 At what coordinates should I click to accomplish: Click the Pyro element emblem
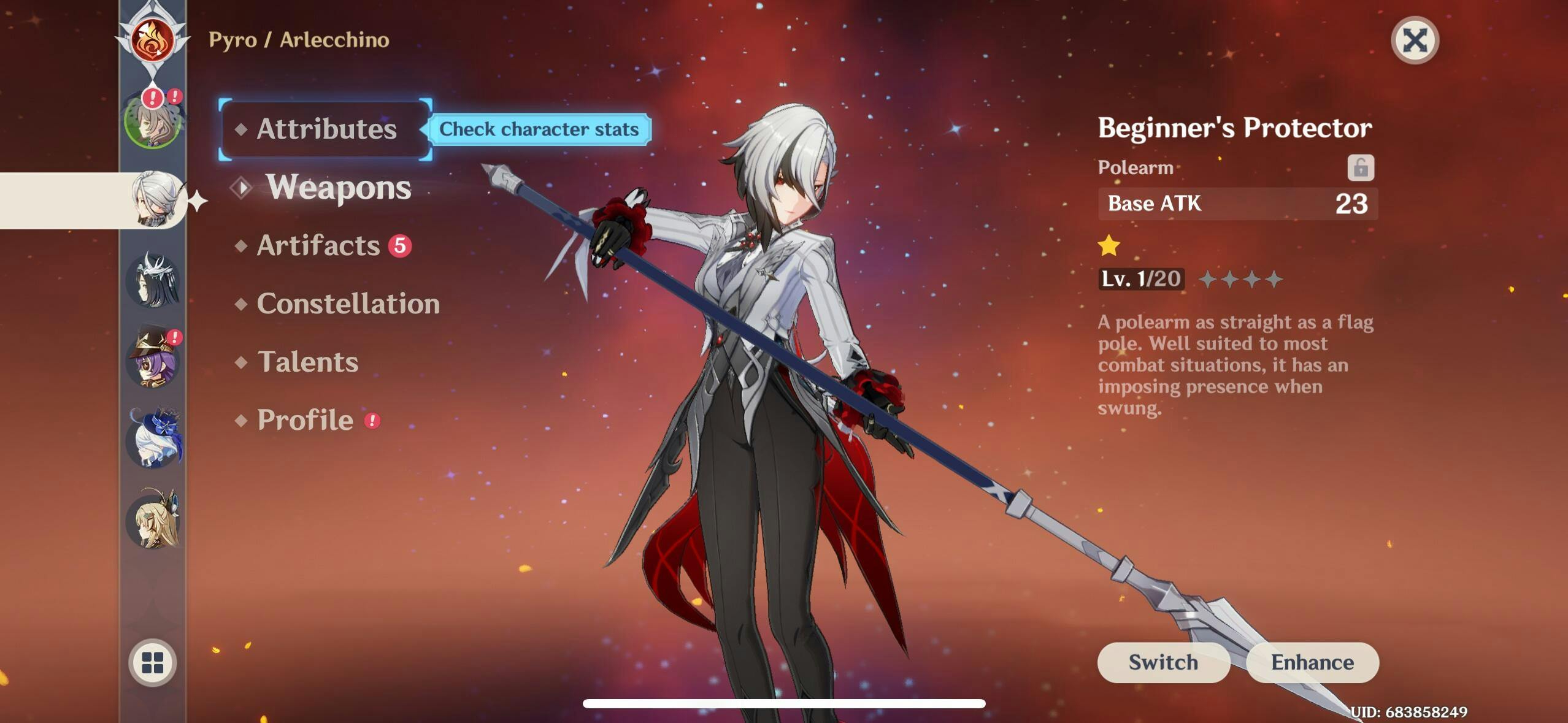pyautogui.click(x=152, y=39)
